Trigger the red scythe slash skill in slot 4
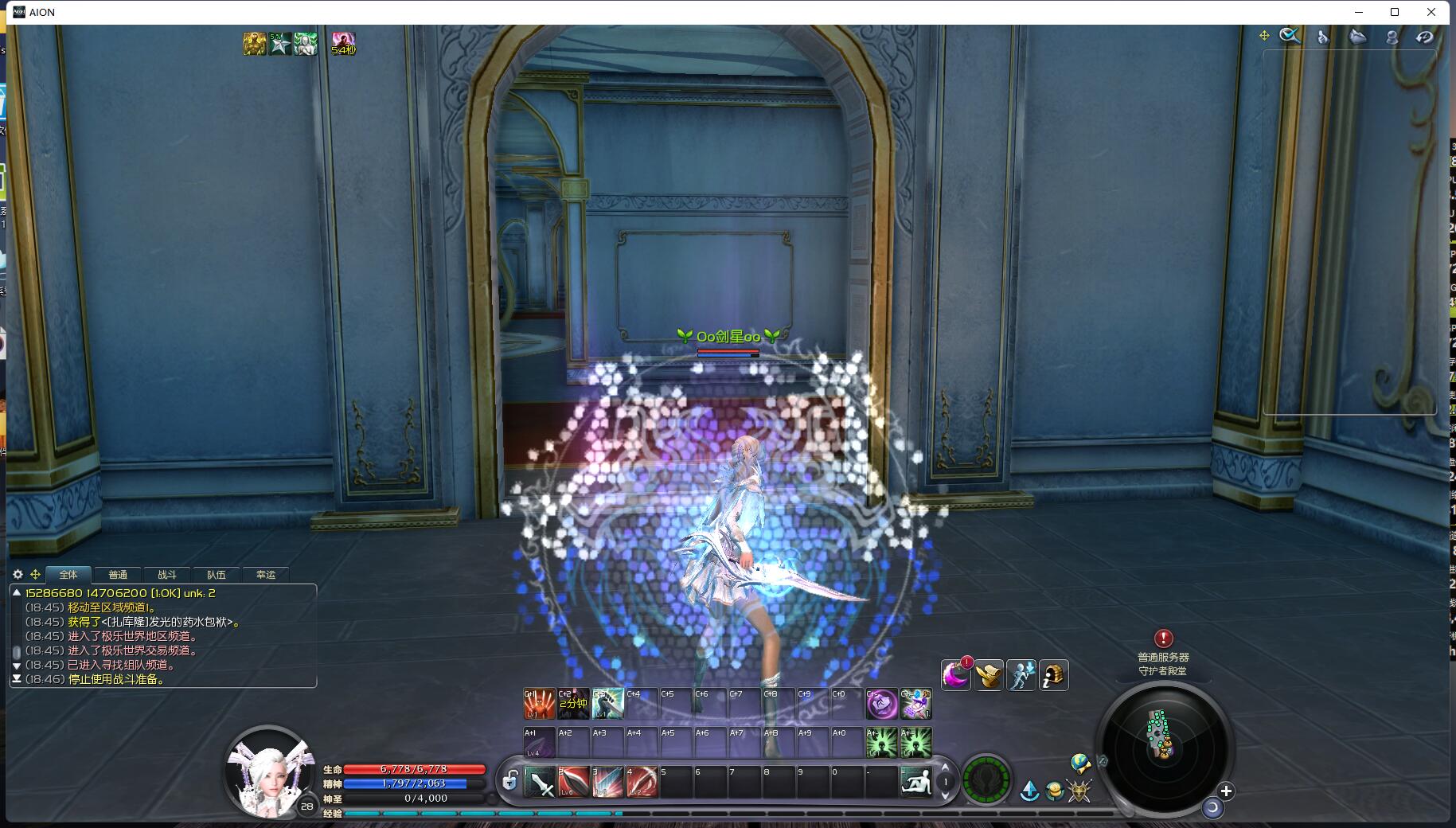 pyautogui.click(x=642, y=782)
